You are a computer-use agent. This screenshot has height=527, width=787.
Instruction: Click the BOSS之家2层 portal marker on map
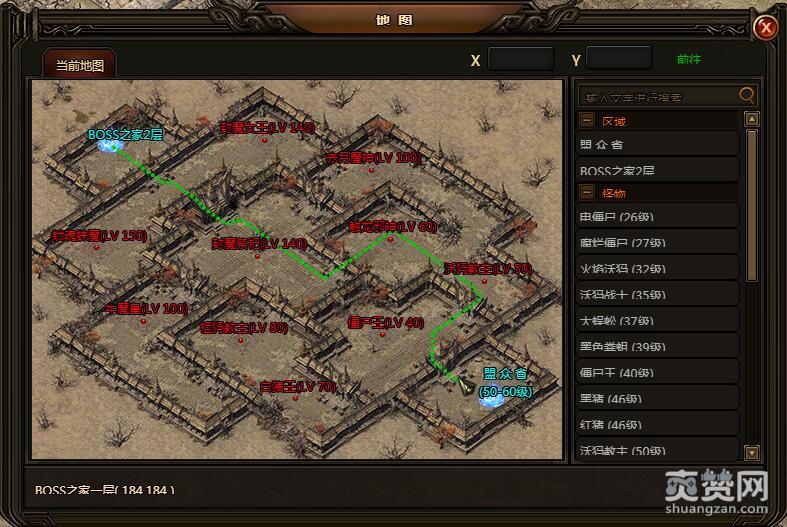(108, 146)
